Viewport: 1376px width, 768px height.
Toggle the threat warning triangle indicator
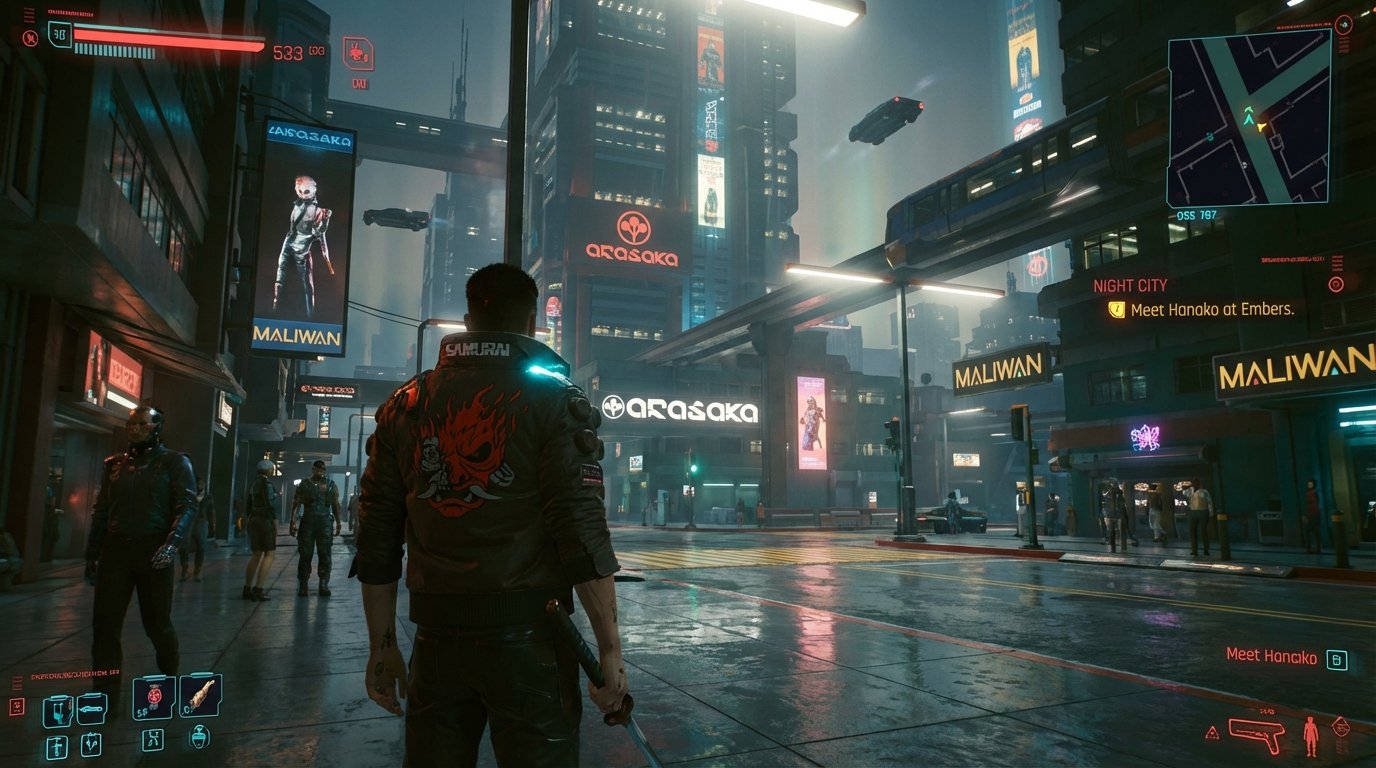pyautogui.click(x=1212, y=731)
